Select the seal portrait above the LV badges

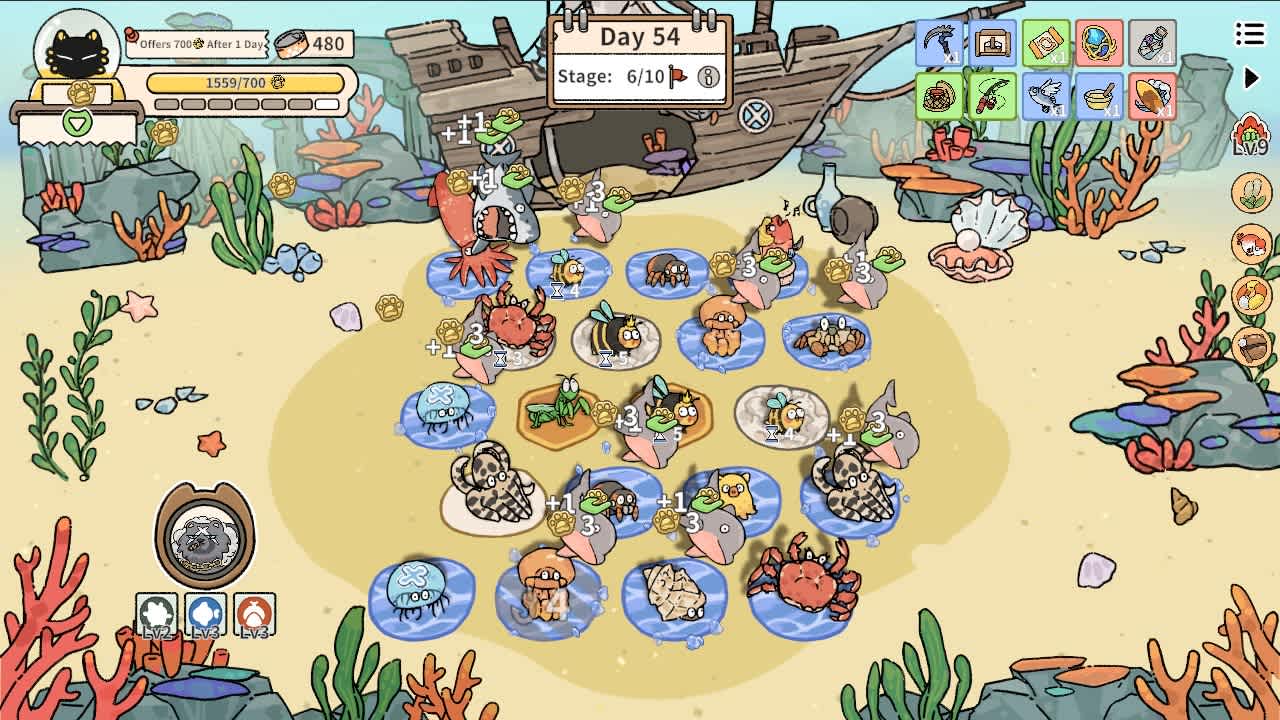tap(203, 535)
